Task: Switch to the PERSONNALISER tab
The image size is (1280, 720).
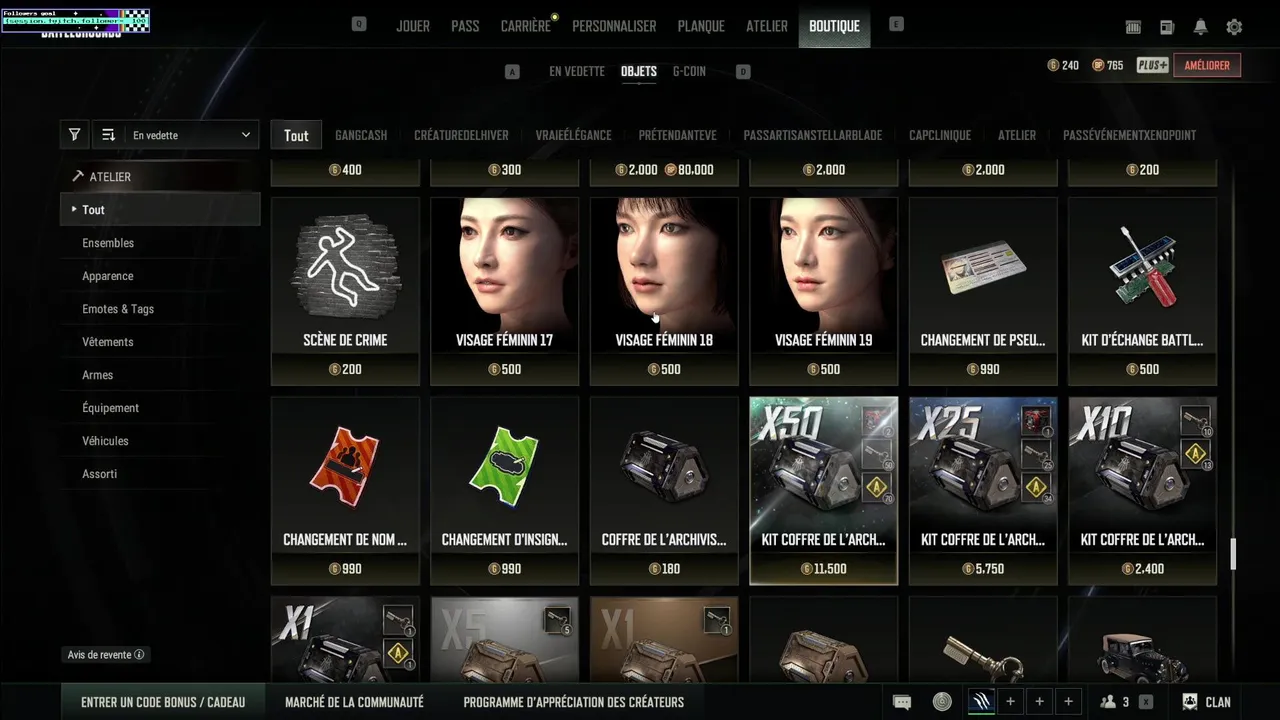Action: (614, 26)
